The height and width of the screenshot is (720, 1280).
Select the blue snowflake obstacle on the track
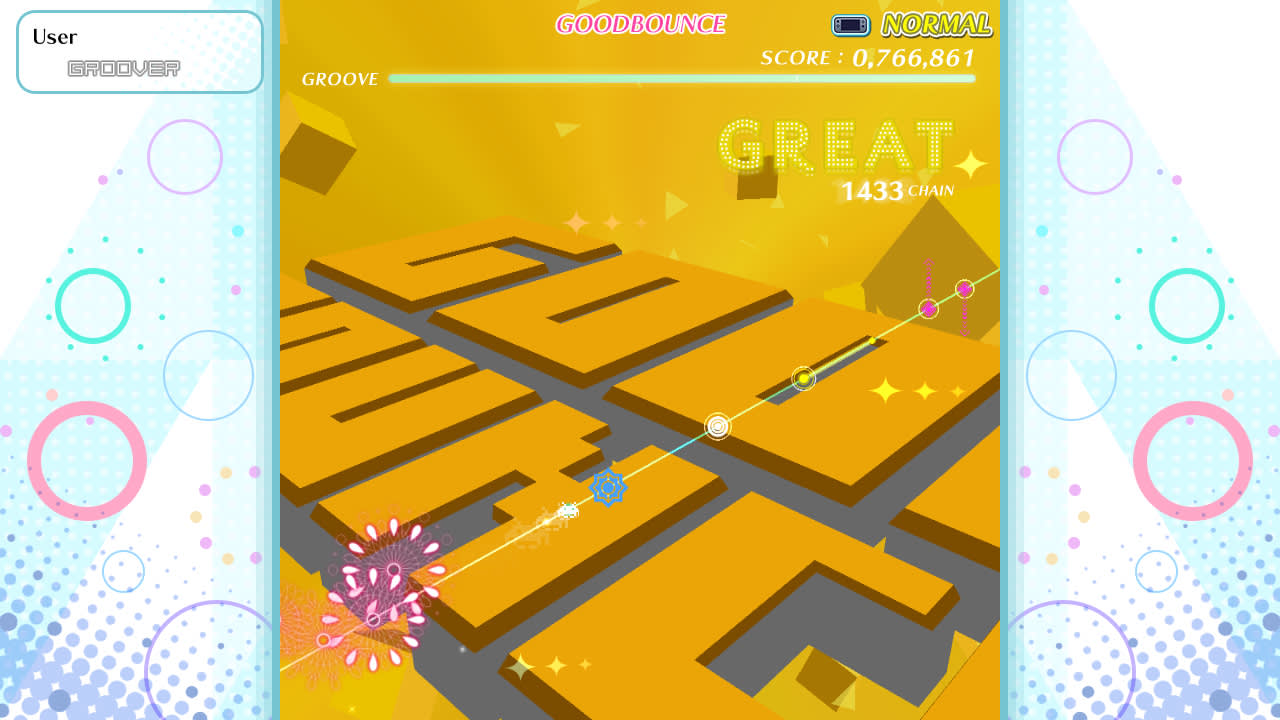[x=608, y=487]
